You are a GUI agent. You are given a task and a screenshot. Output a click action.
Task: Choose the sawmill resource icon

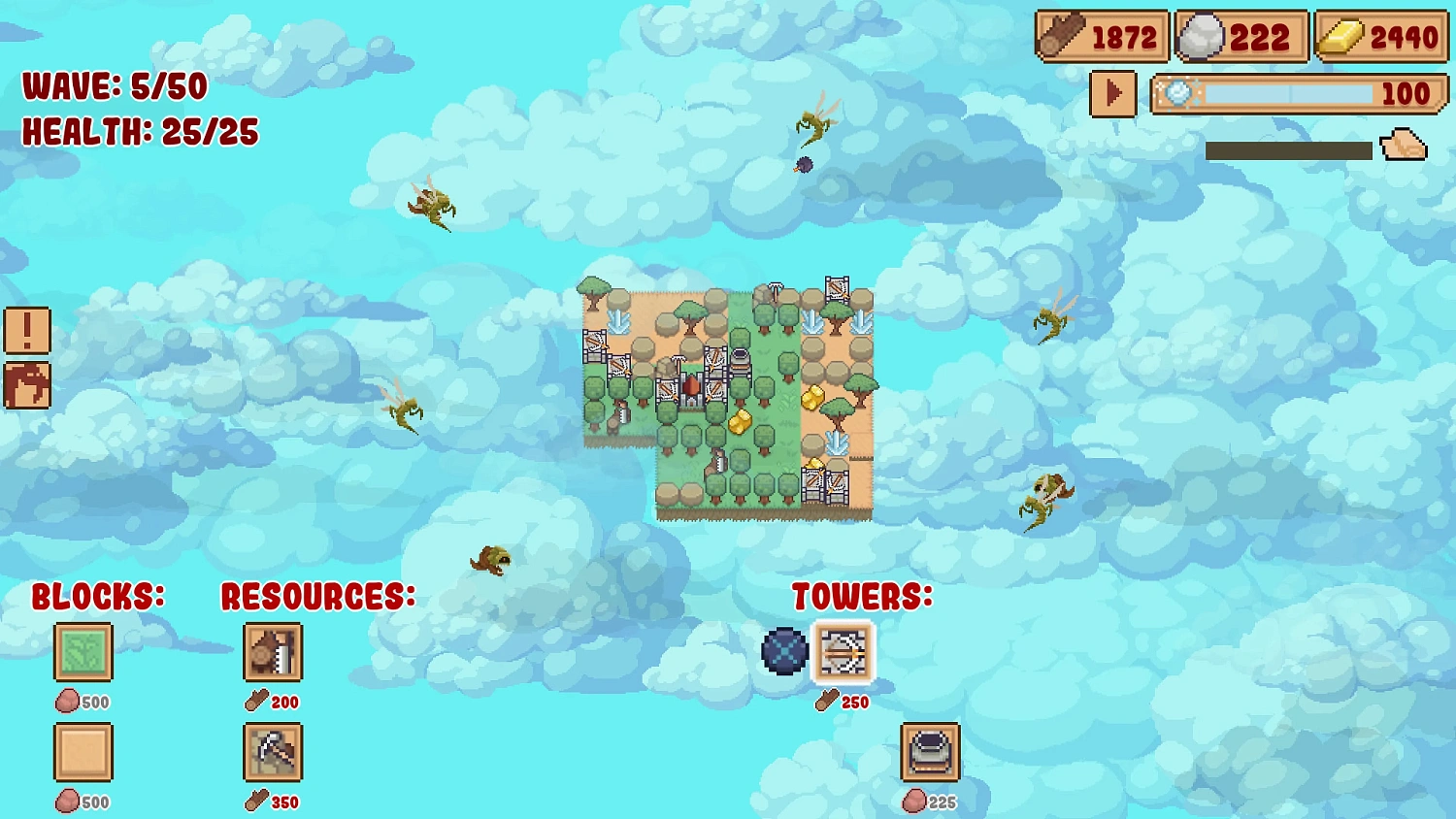pos(272,652)
